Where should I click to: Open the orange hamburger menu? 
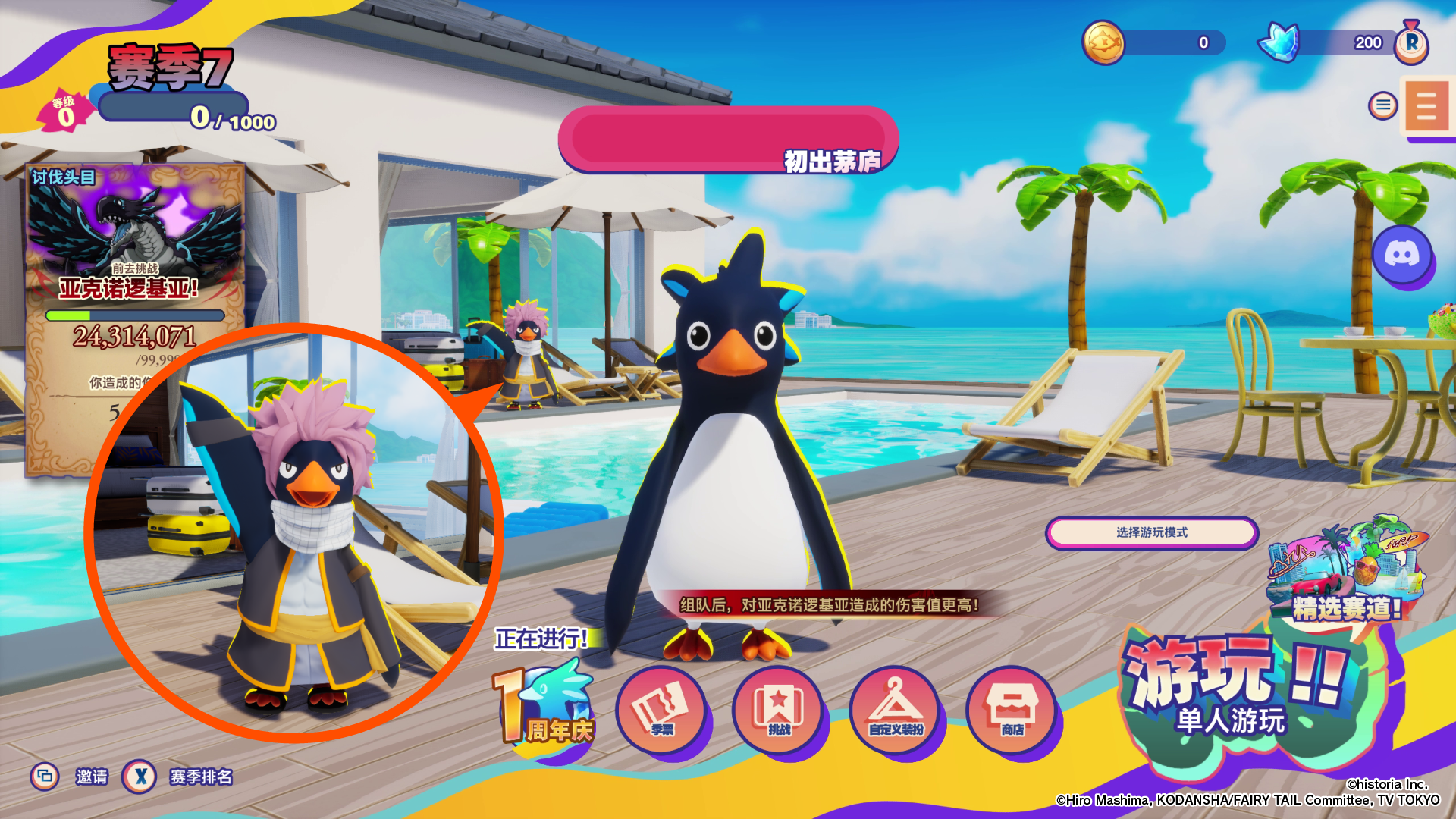point(1426,107)
